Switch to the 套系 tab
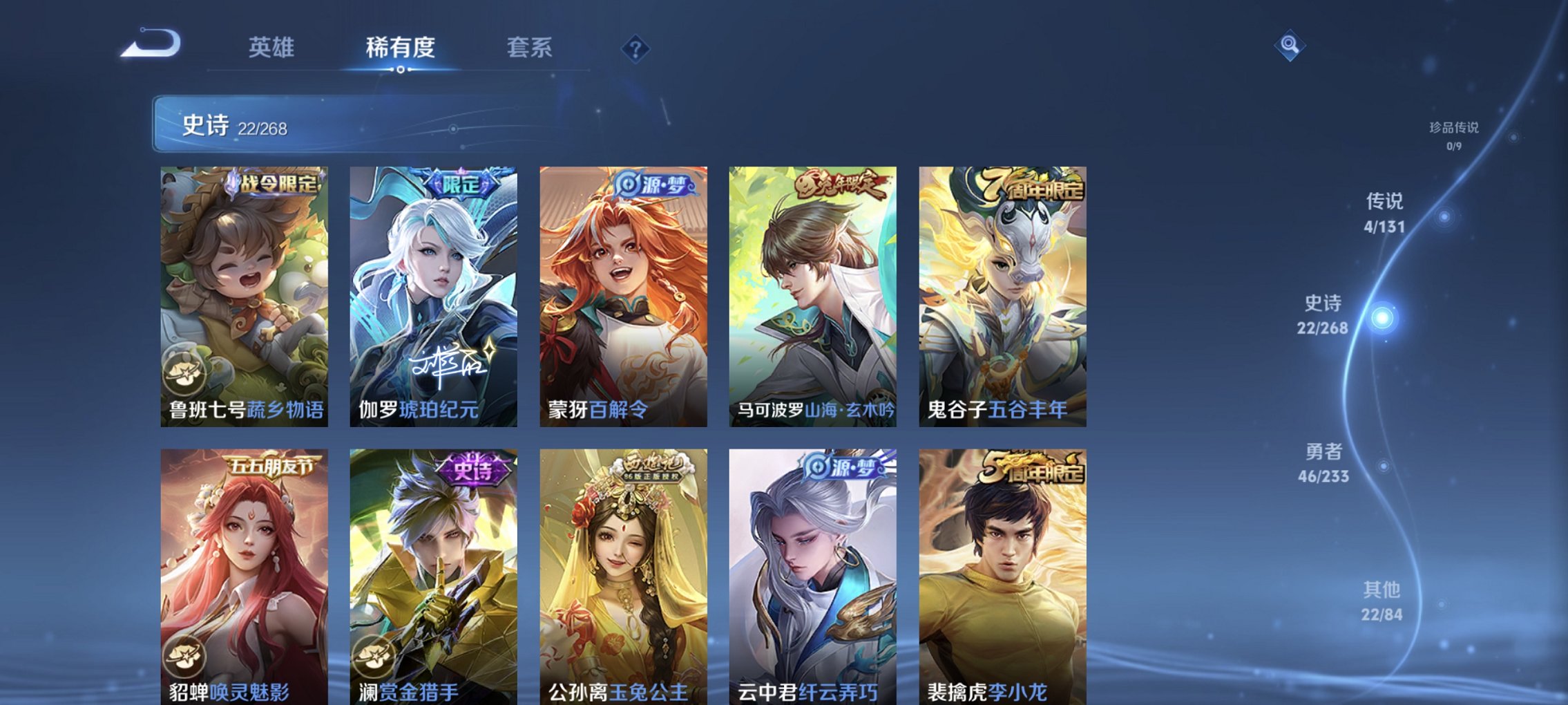This screenshot has height=705, width=1568. coord(528,48)
